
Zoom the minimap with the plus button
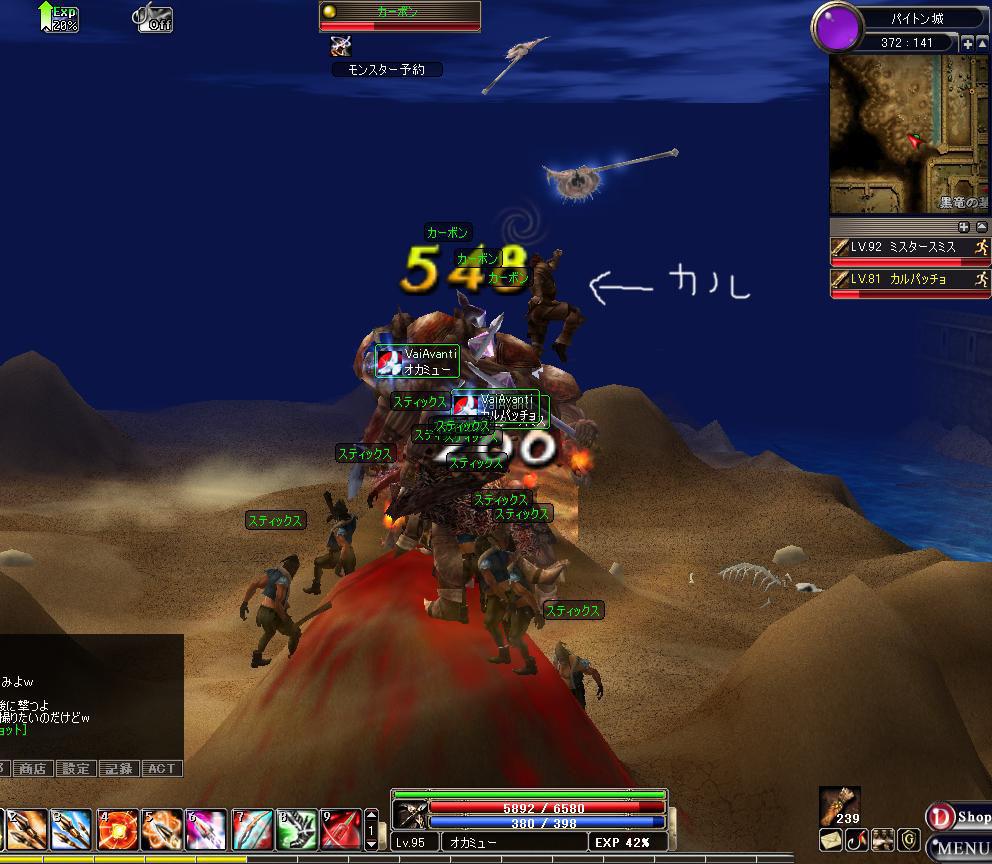[967, 44]
